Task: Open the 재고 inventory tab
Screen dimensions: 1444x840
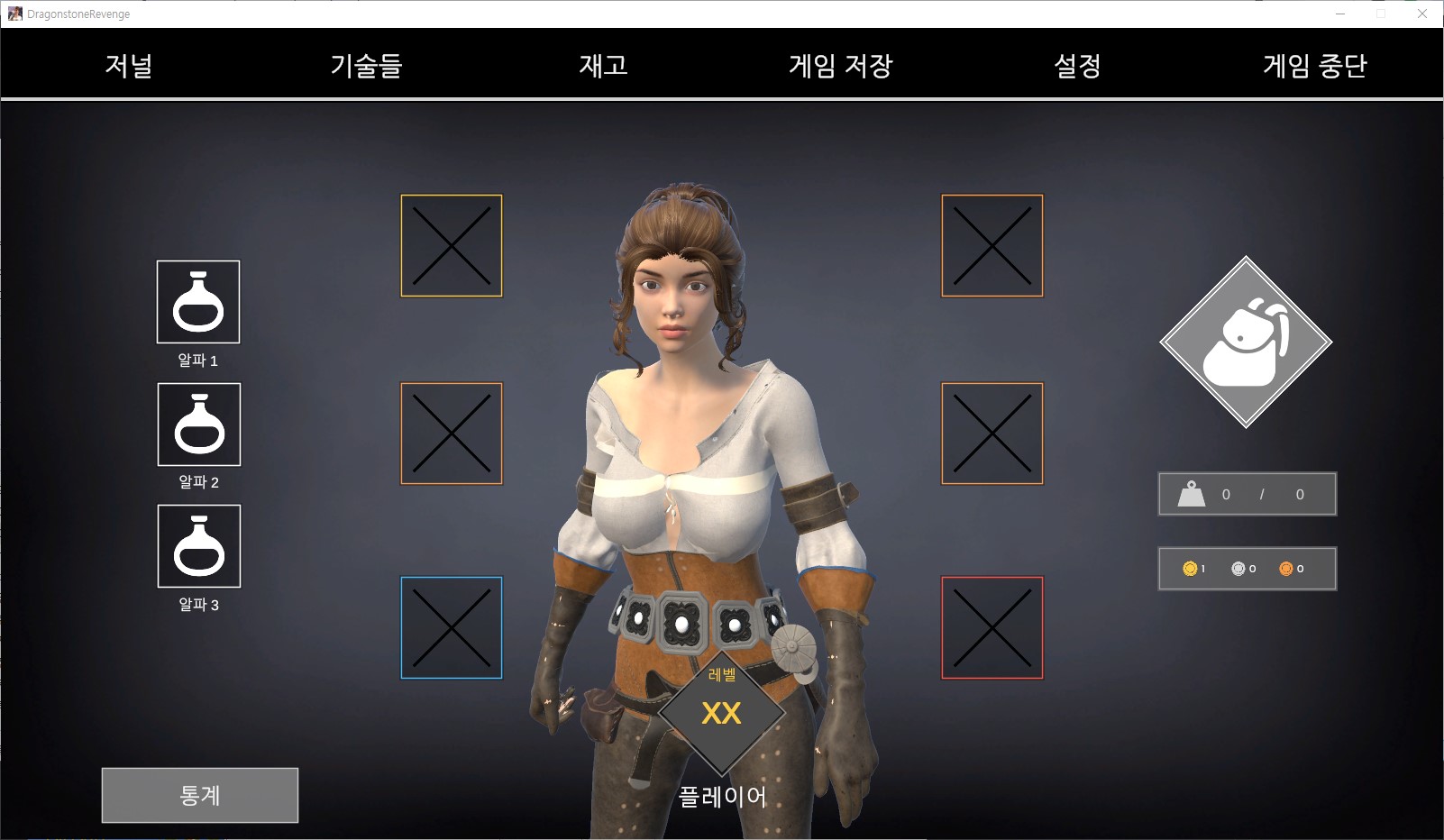Action: [x=603, y=65]
